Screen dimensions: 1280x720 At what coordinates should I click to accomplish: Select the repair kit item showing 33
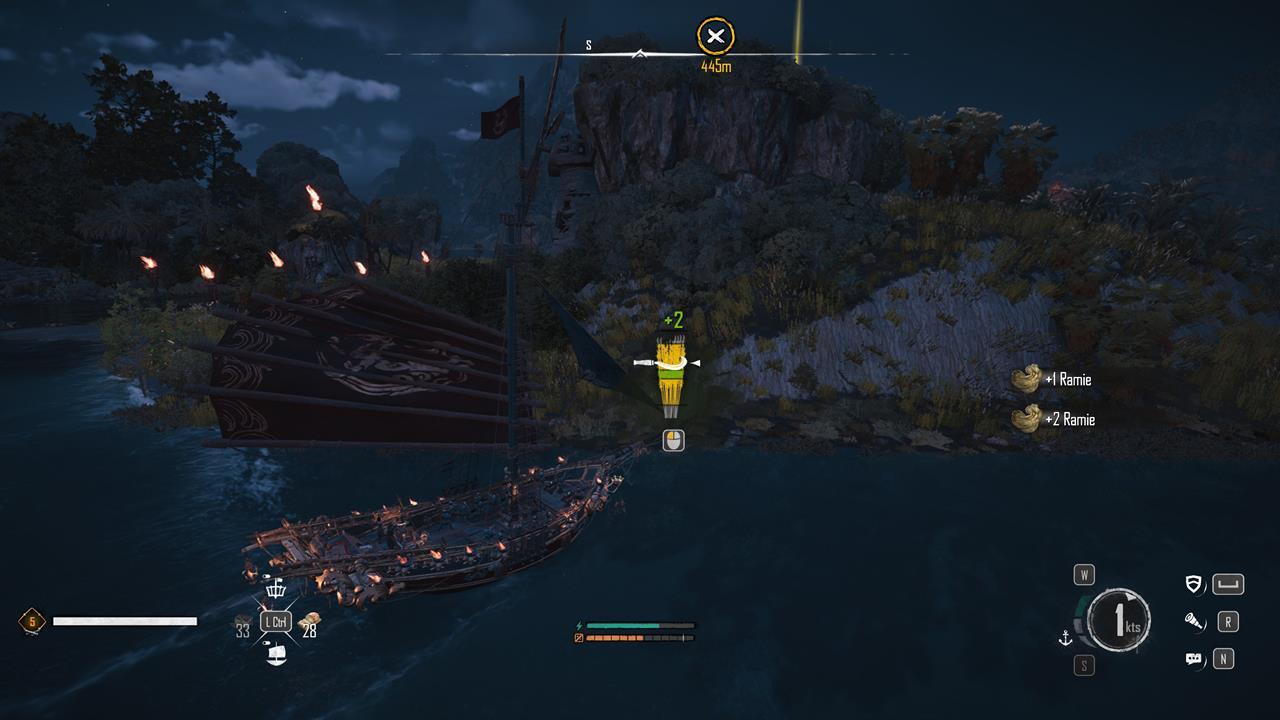(x=243, y=622)
